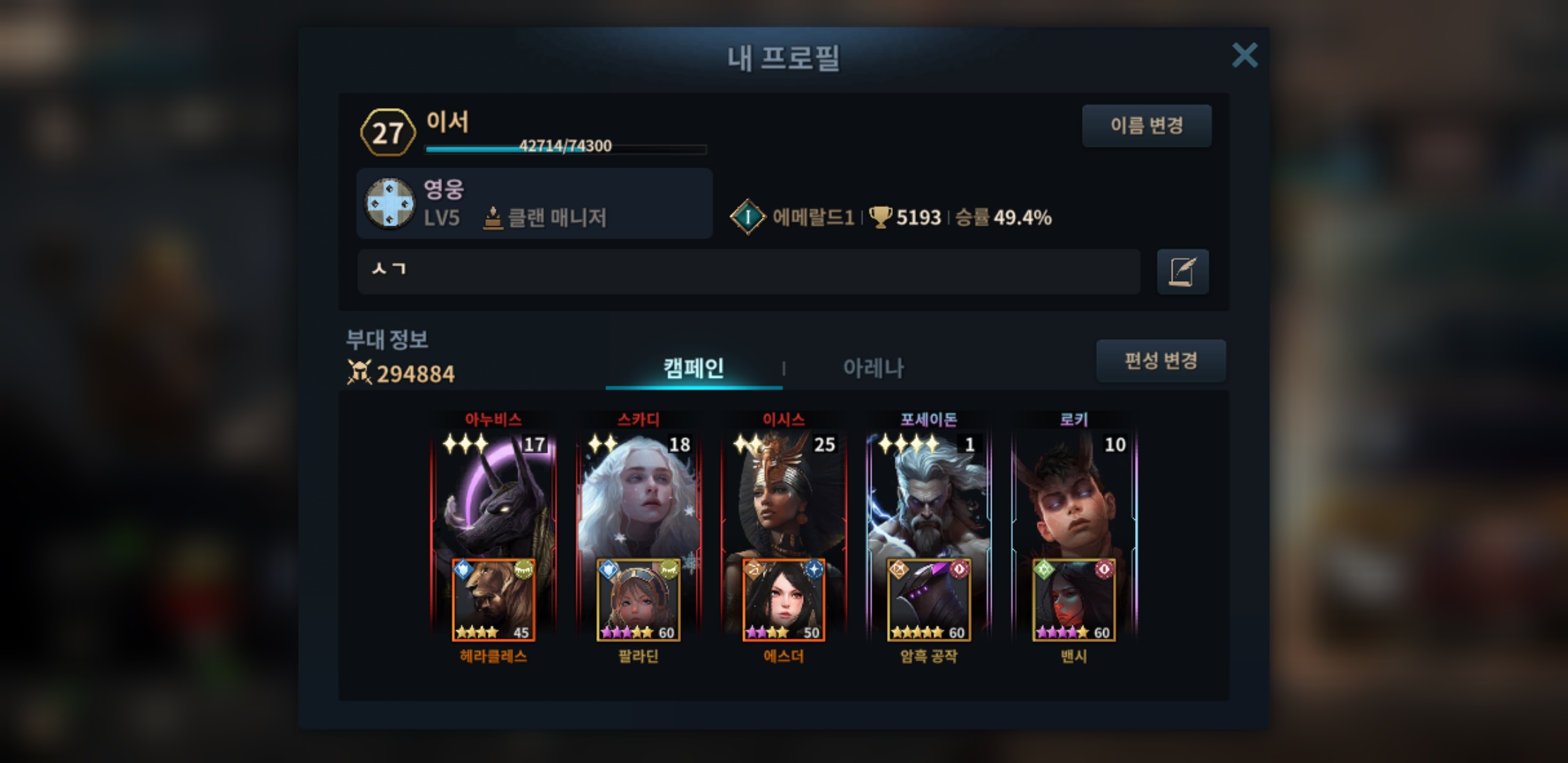The image size is (1568, 763).
Task: Pick the 포세이돈 god card
Action: (928, 495)
